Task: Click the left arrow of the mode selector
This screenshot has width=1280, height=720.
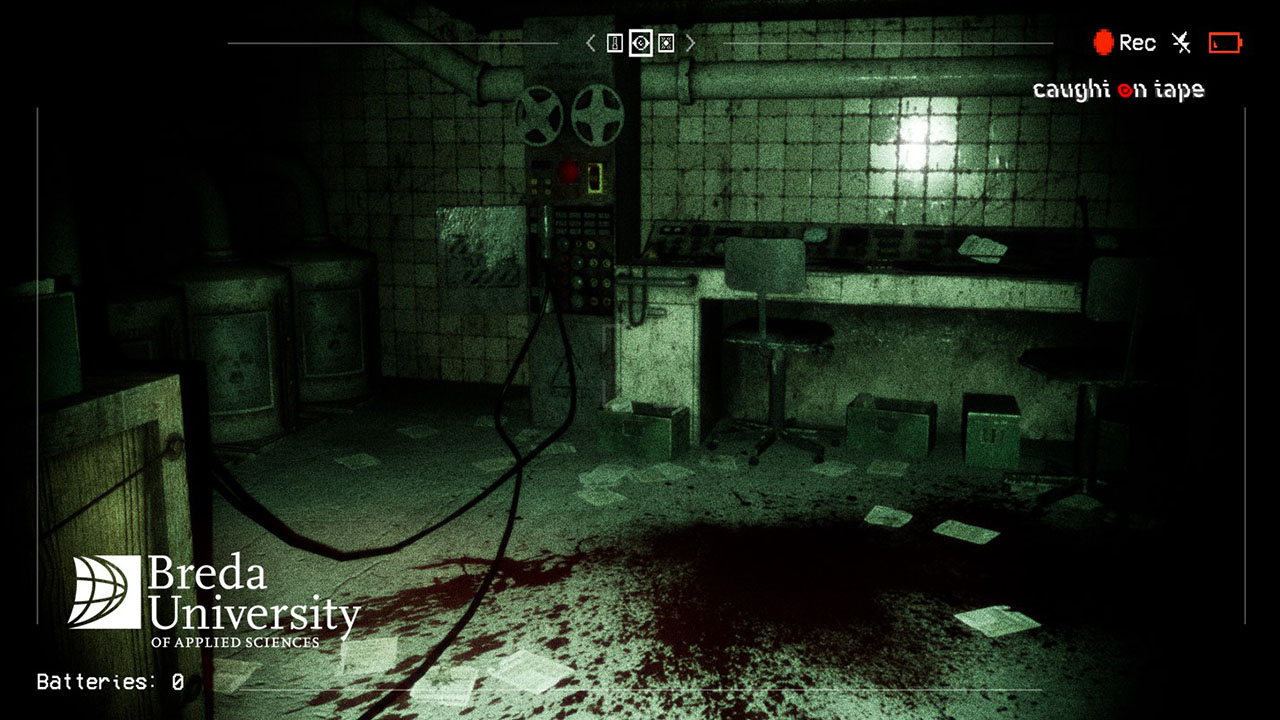Action: (x=591, y=43)
